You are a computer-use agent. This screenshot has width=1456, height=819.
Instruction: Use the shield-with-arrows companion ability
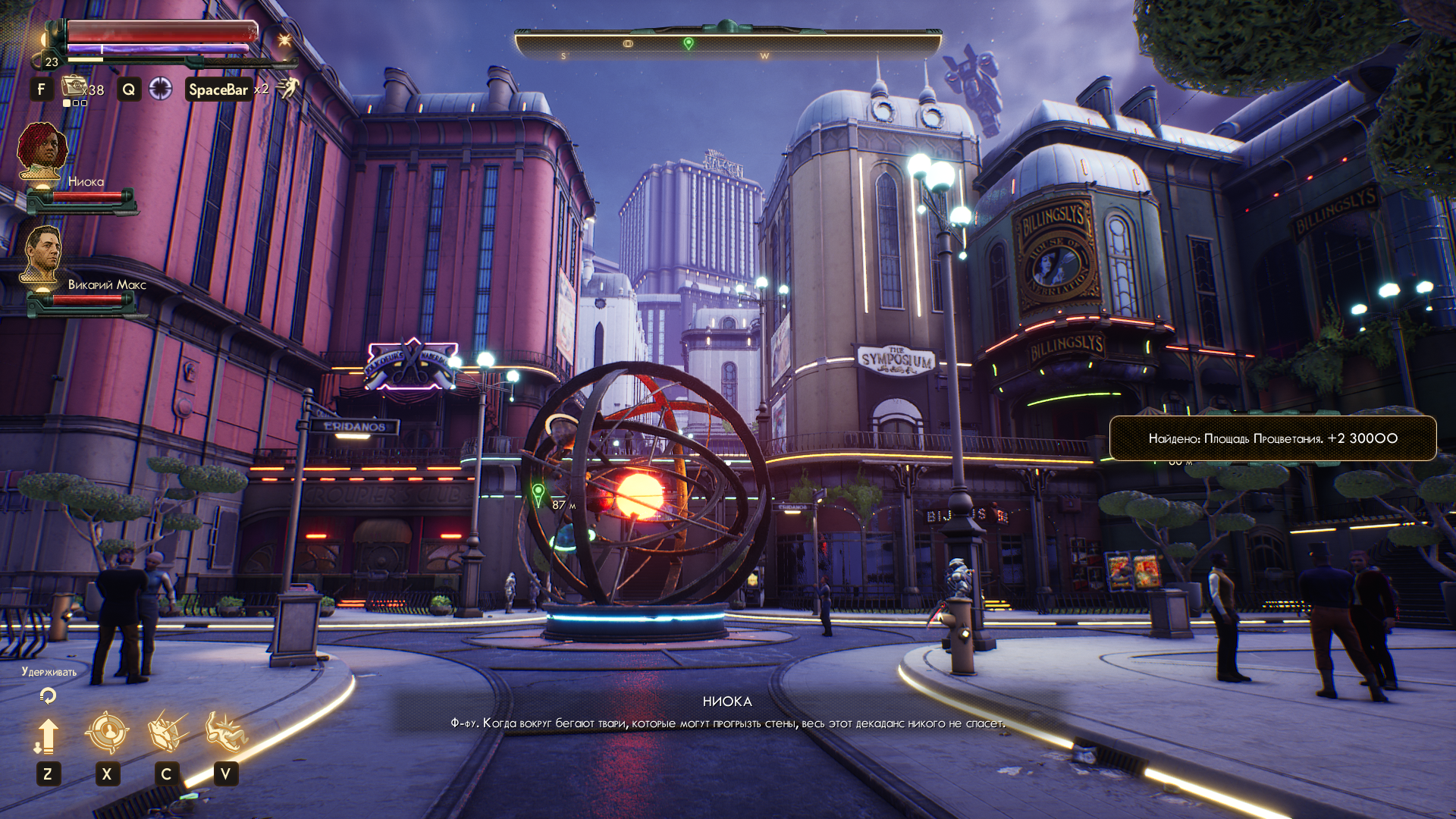click(167, 733)
